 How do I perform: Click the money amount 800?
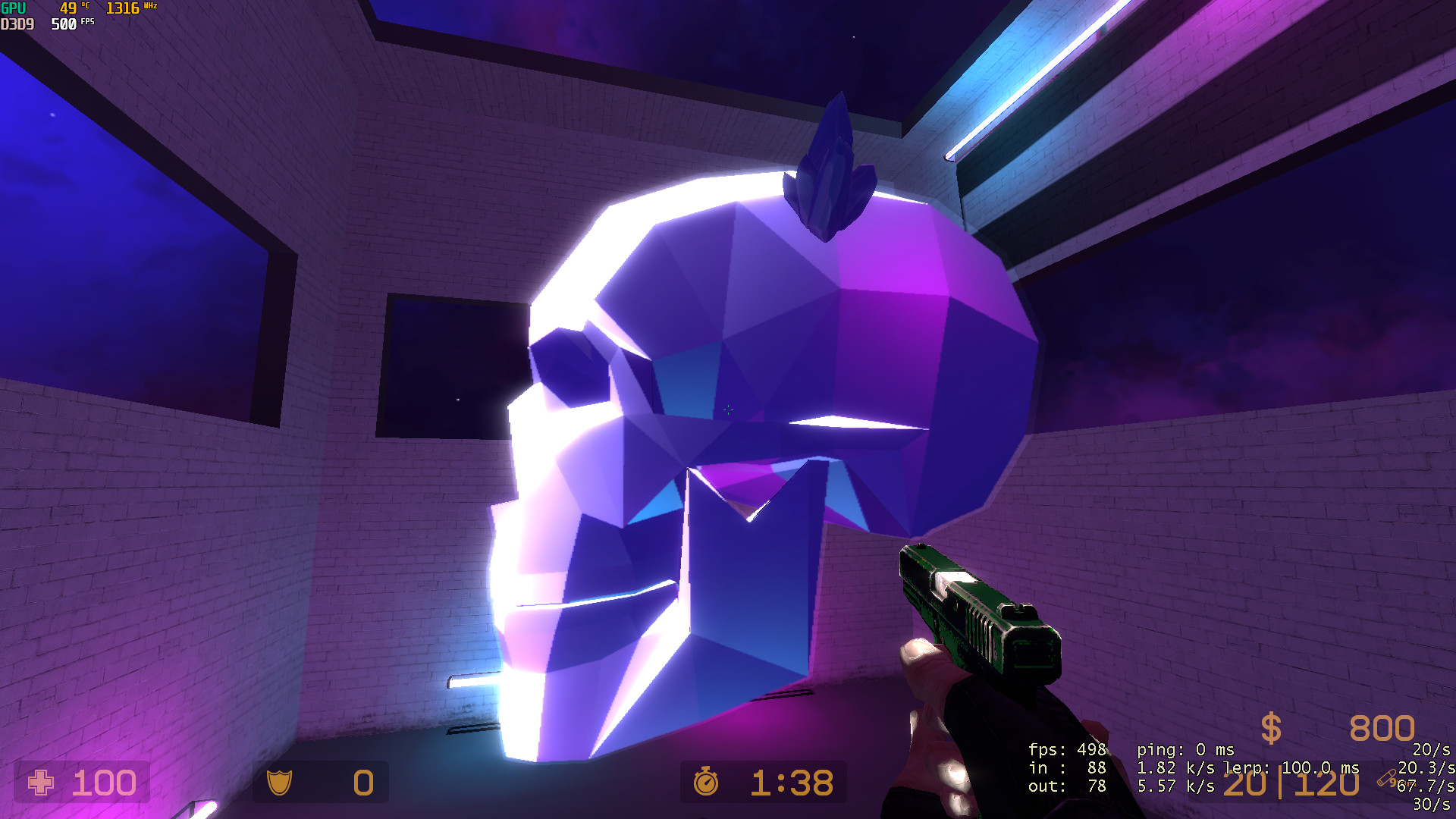click(1382, 730)
